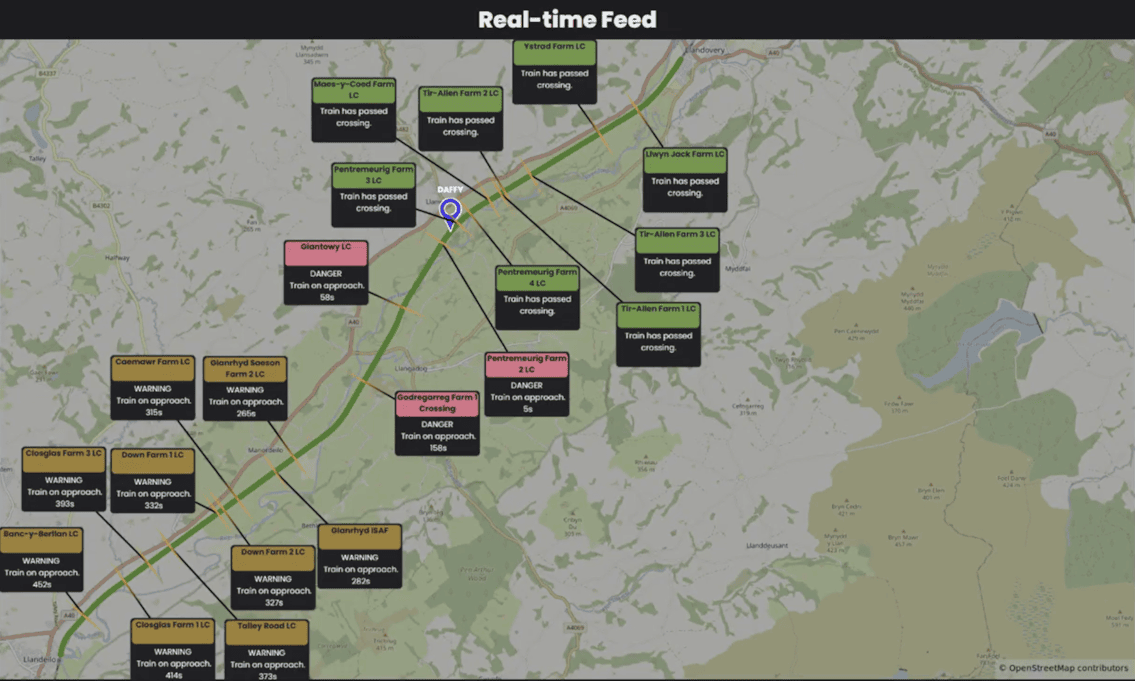Image resolution: width=1135 pixels, height=681 pixels.
Task: Open the Llwyn Jack Farm LC card
Action: (x=685, y=179)
